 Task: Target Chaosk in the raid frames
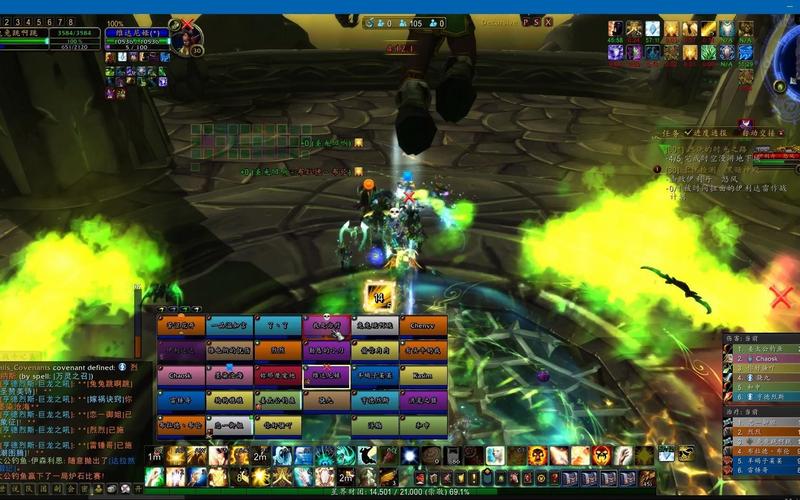180,376
